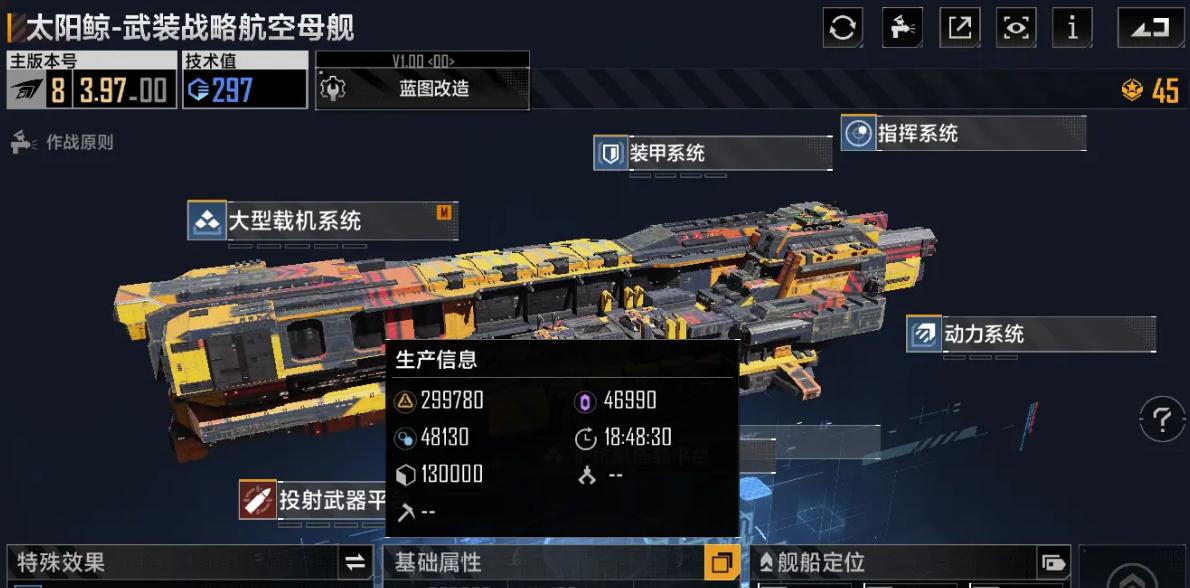The image size is (1190, 588).
Task: Open the info 'i' button
Action: pyautogui.click(x=1073, y=28)
